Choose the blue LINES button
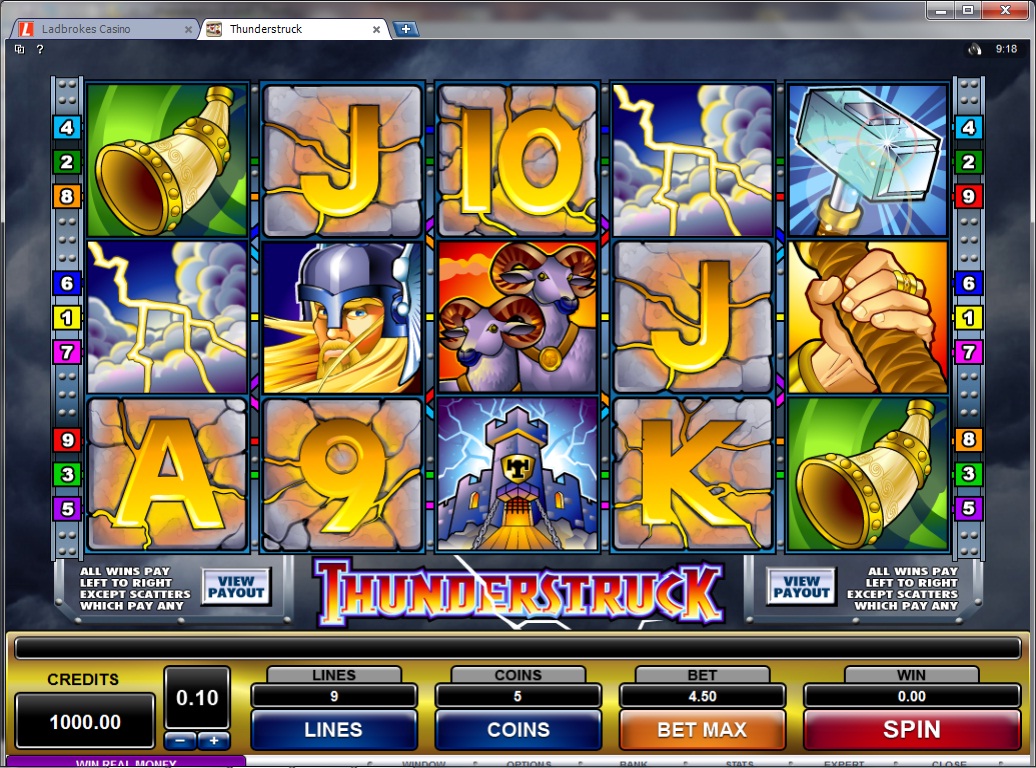 point(333,730)
